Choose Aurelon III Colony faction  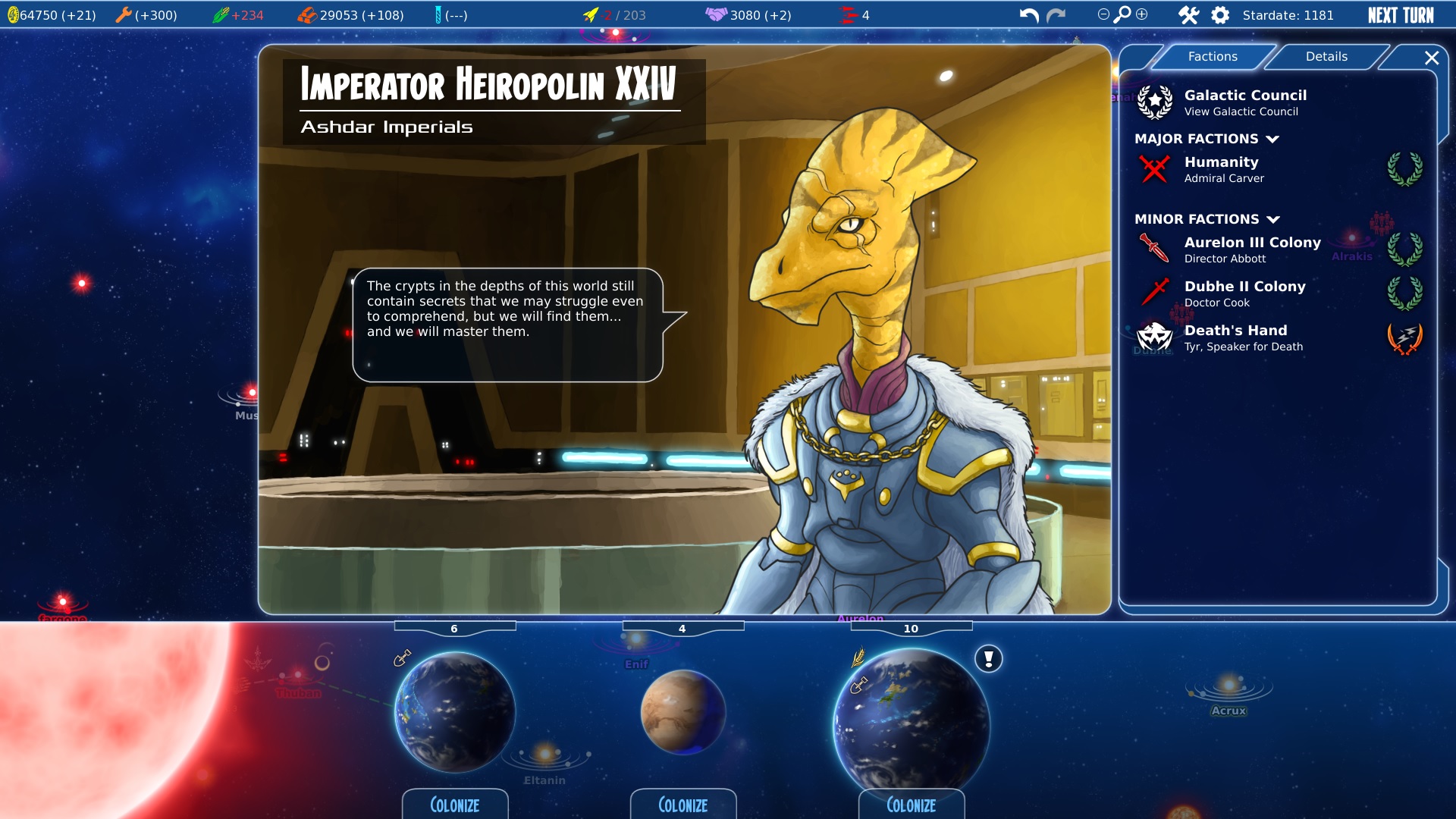[1251, 249]
